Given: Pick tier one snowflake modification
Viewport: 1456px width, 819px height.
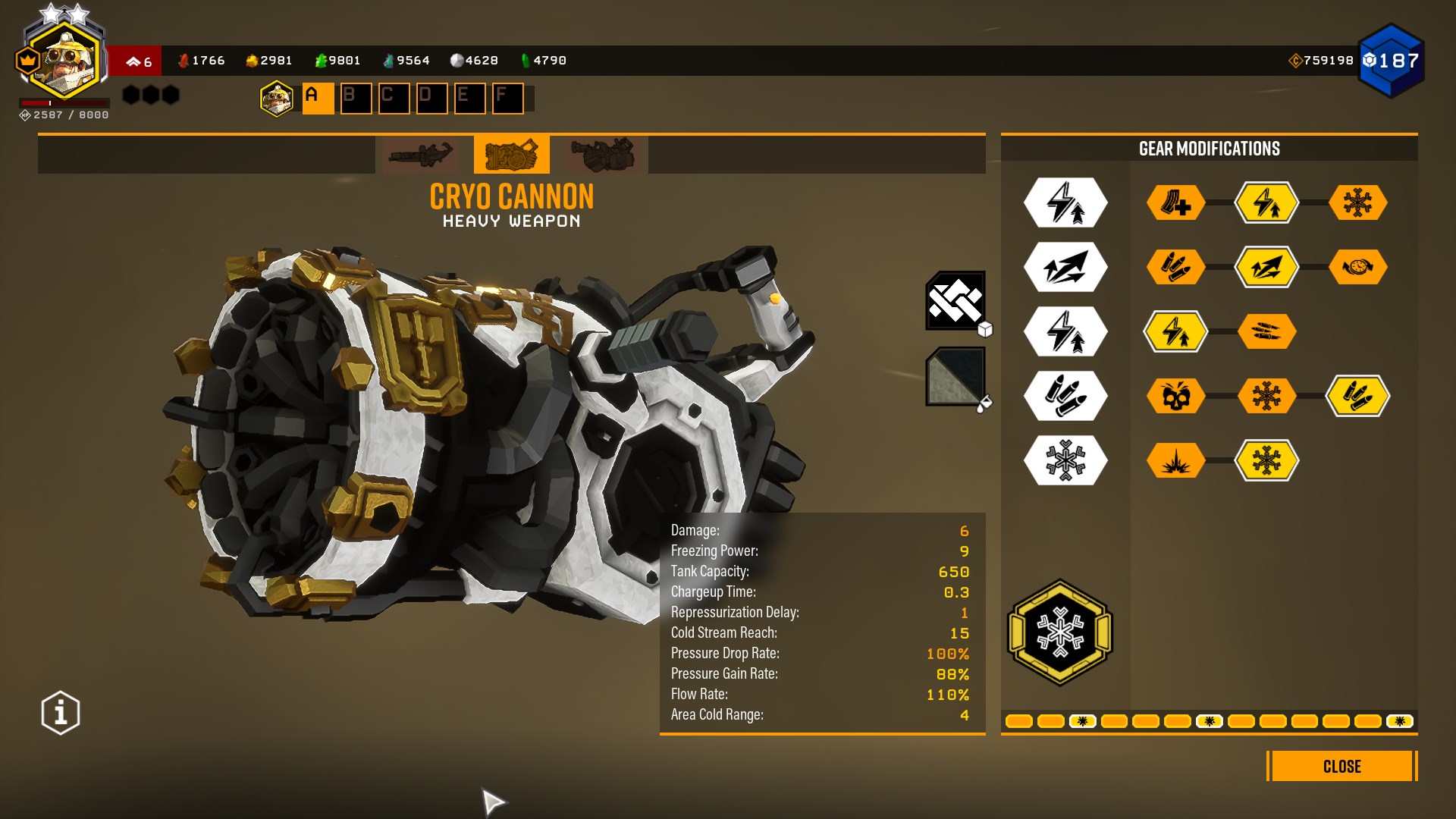Looking at the screenshot, I should click(1357, 203).
